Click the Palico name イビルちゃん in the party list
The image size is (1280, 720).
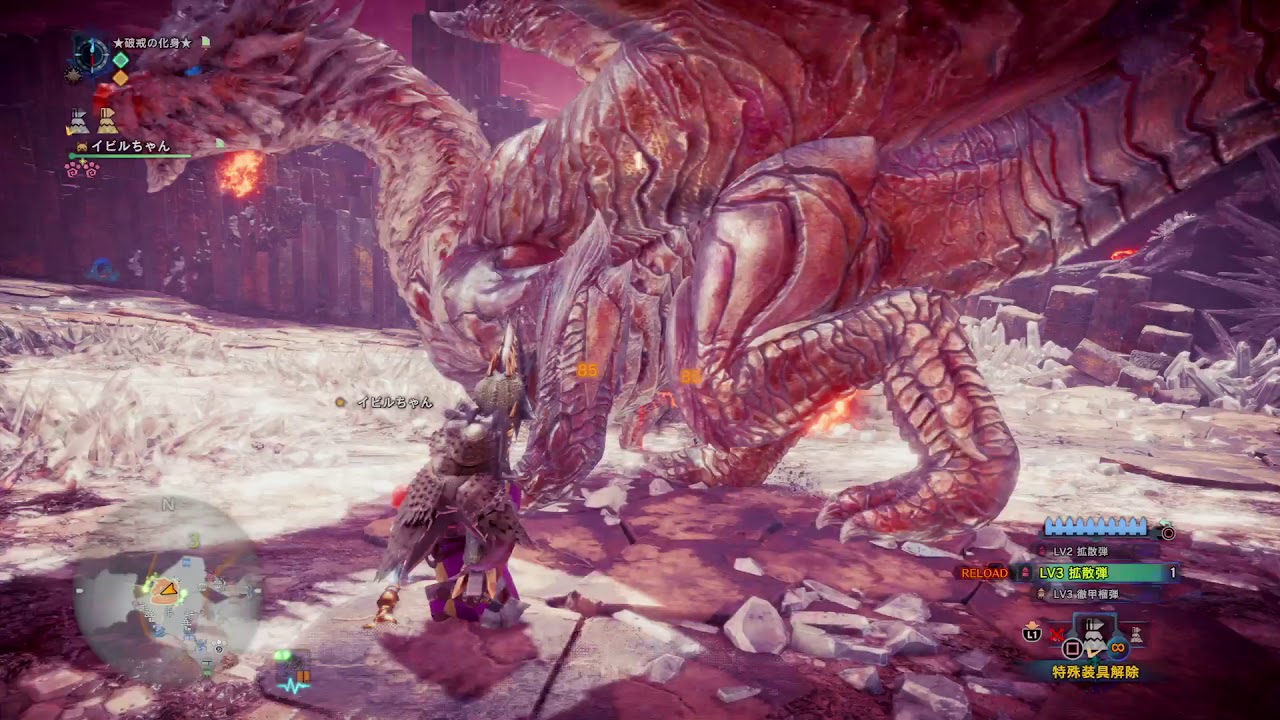coord(130,146)
